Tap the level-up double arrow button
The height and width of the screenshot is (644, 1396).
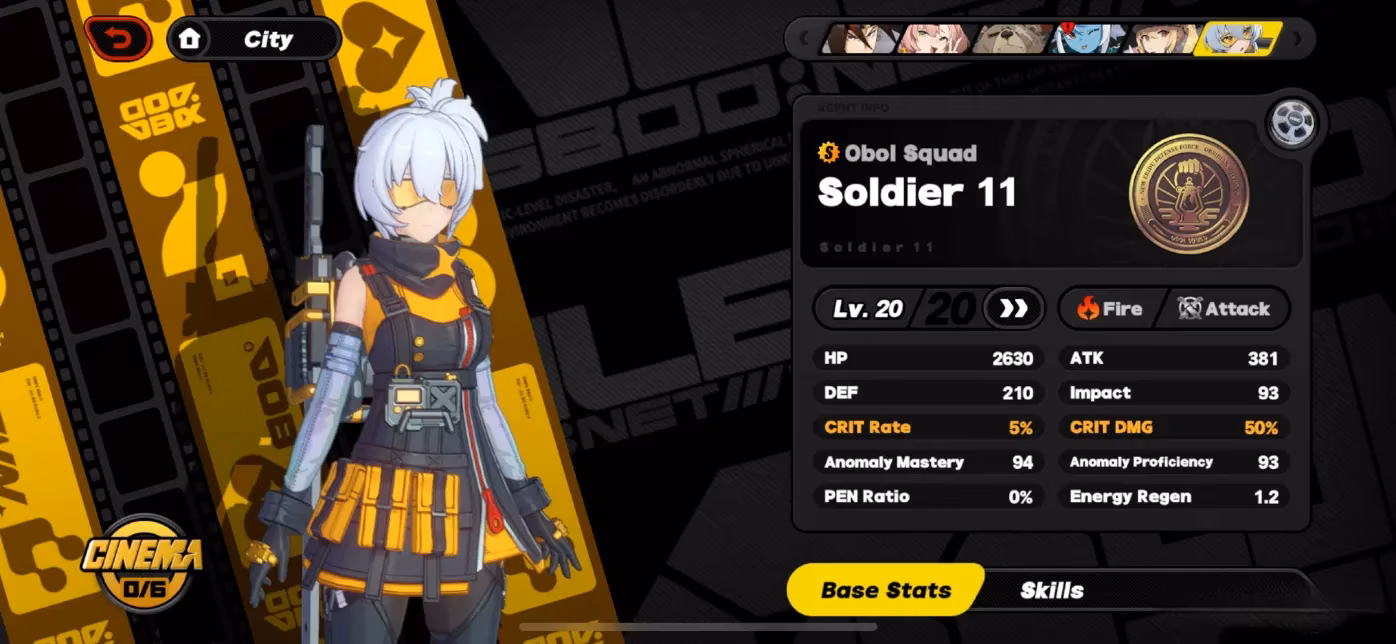[x=1013, y=308]
